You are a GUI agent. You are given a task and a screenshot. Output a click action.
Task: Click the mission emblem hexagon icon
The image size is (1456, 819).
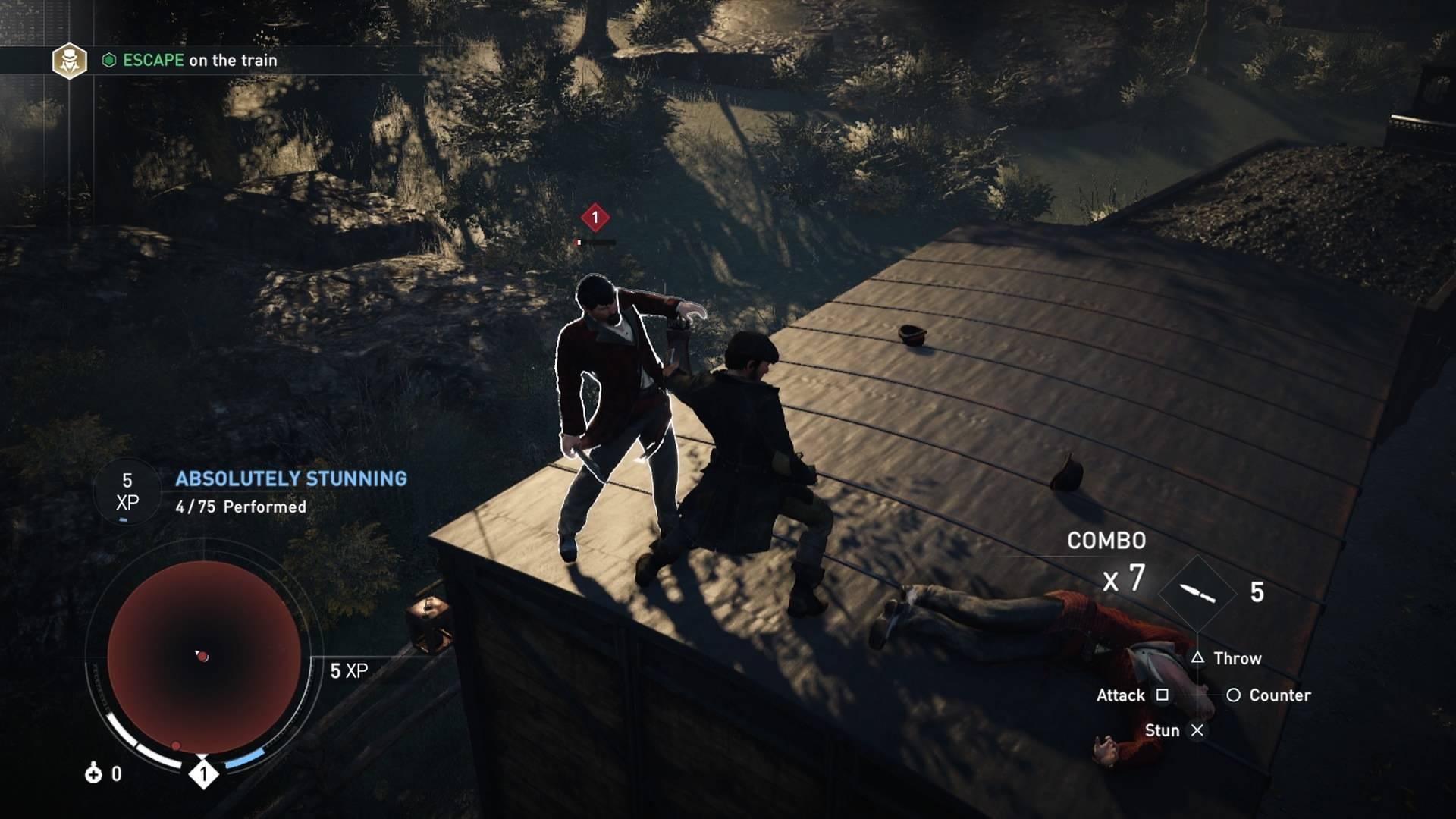tap(69, 61)
